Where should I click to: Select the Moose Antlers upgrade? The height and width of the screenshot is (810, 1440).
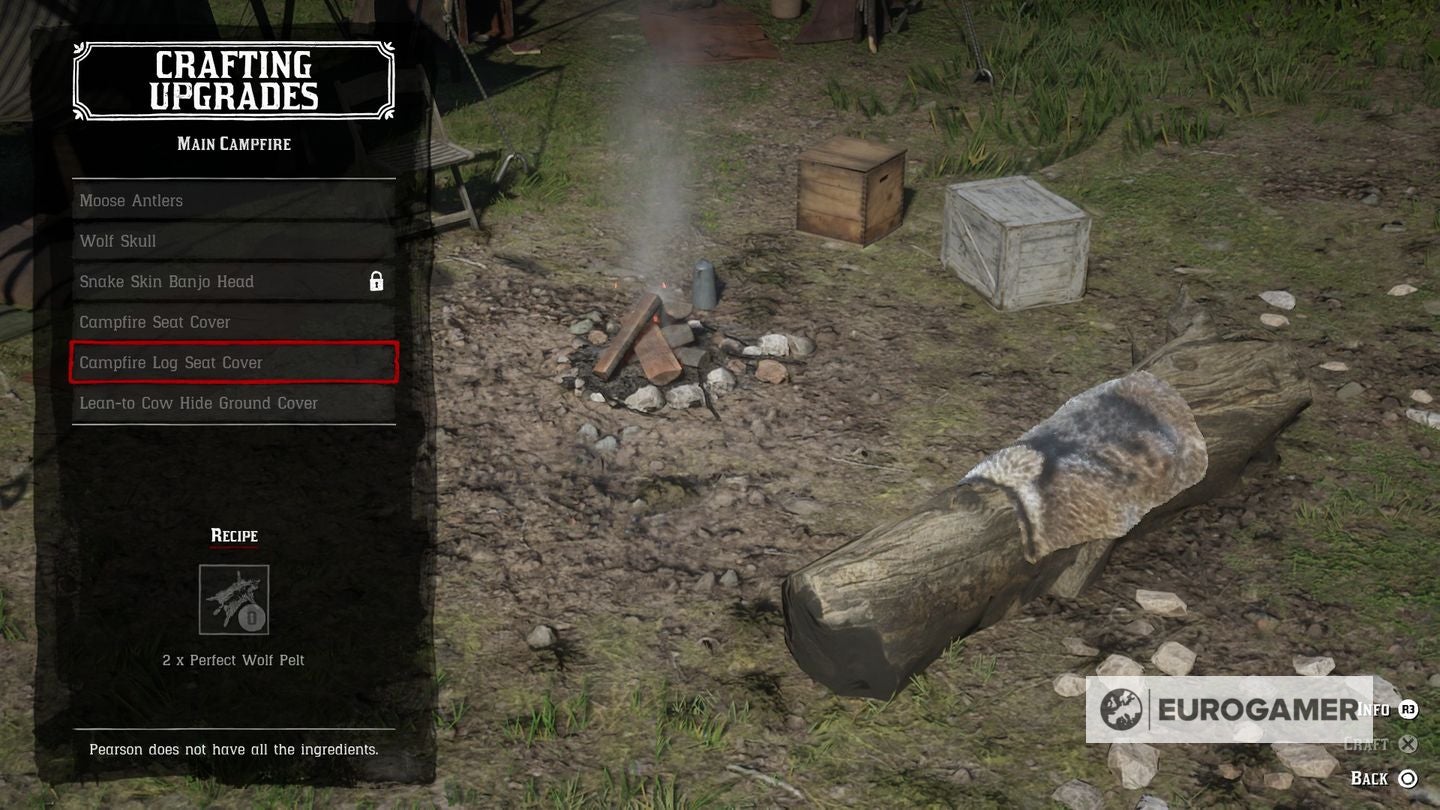point(233,201)
